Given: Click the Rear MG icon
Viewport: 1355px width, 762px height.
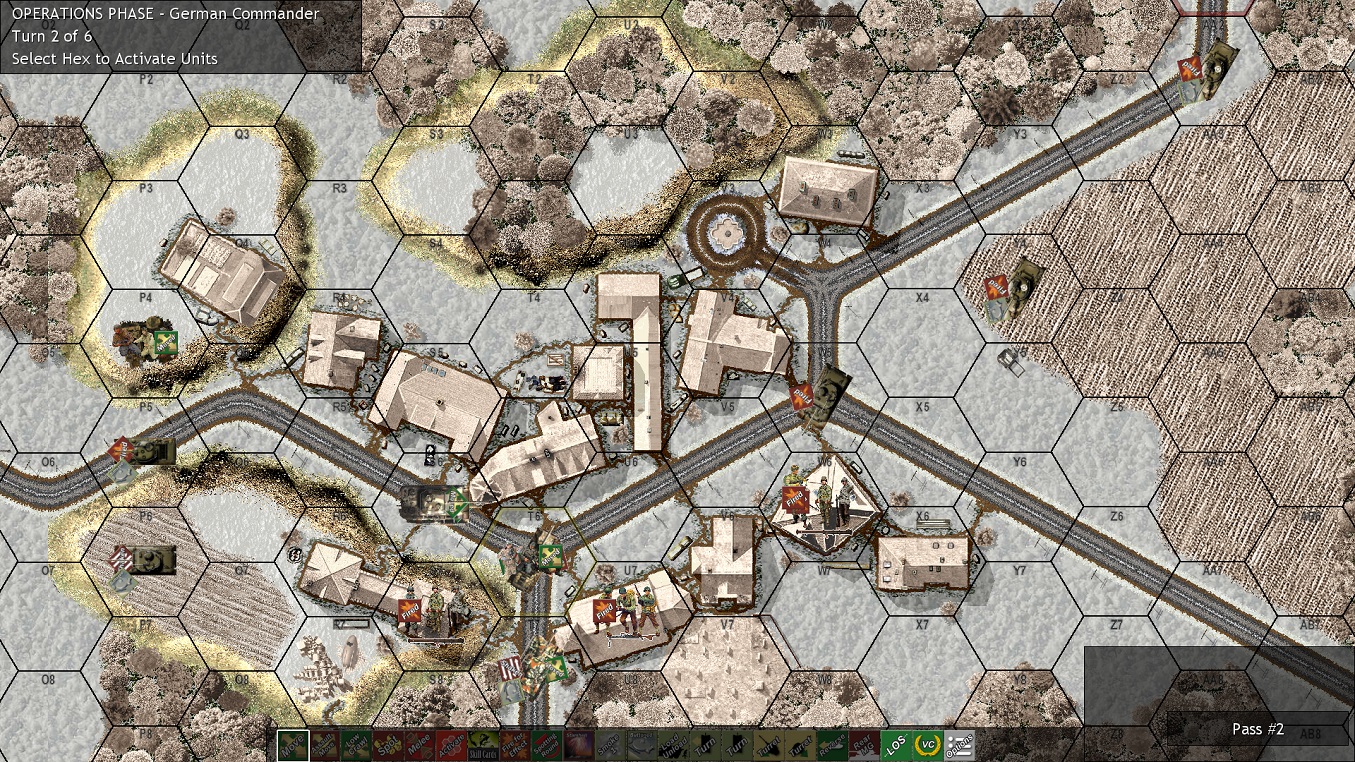Looking at the screenshot, I should click(864, 744).
